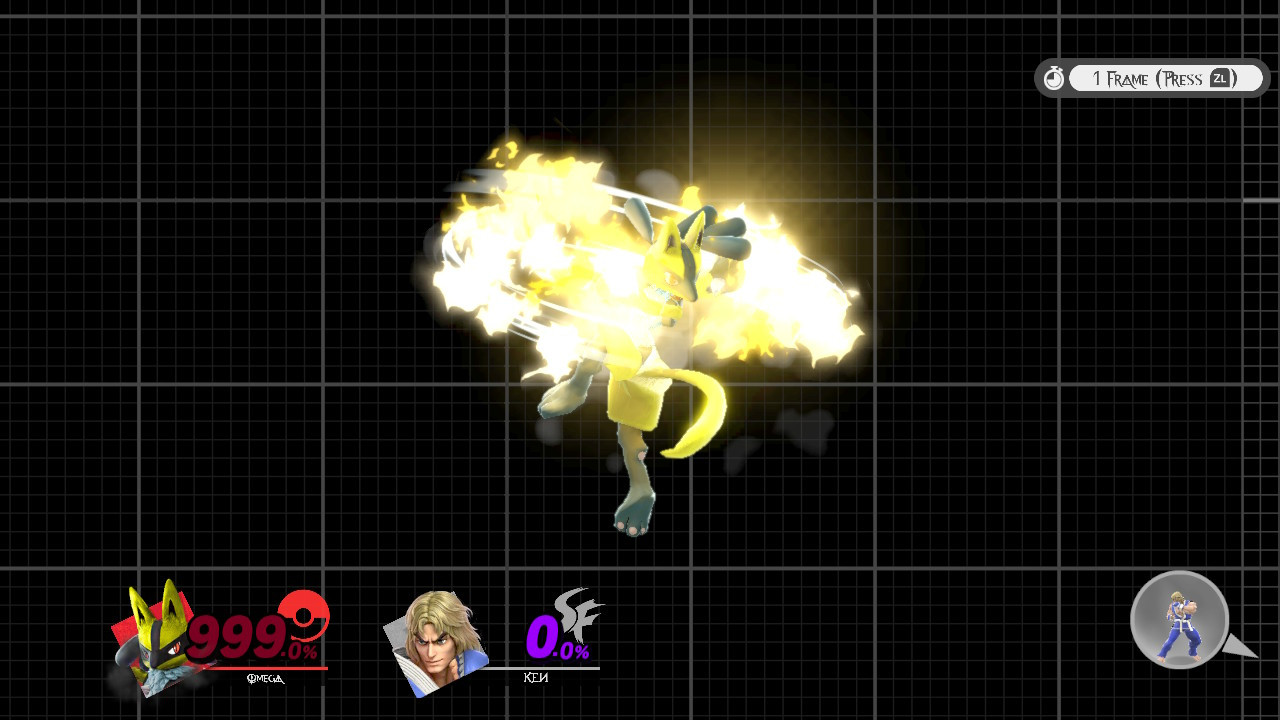Click the off-screen radar bubble bottom right

[x=1178, y=620]
